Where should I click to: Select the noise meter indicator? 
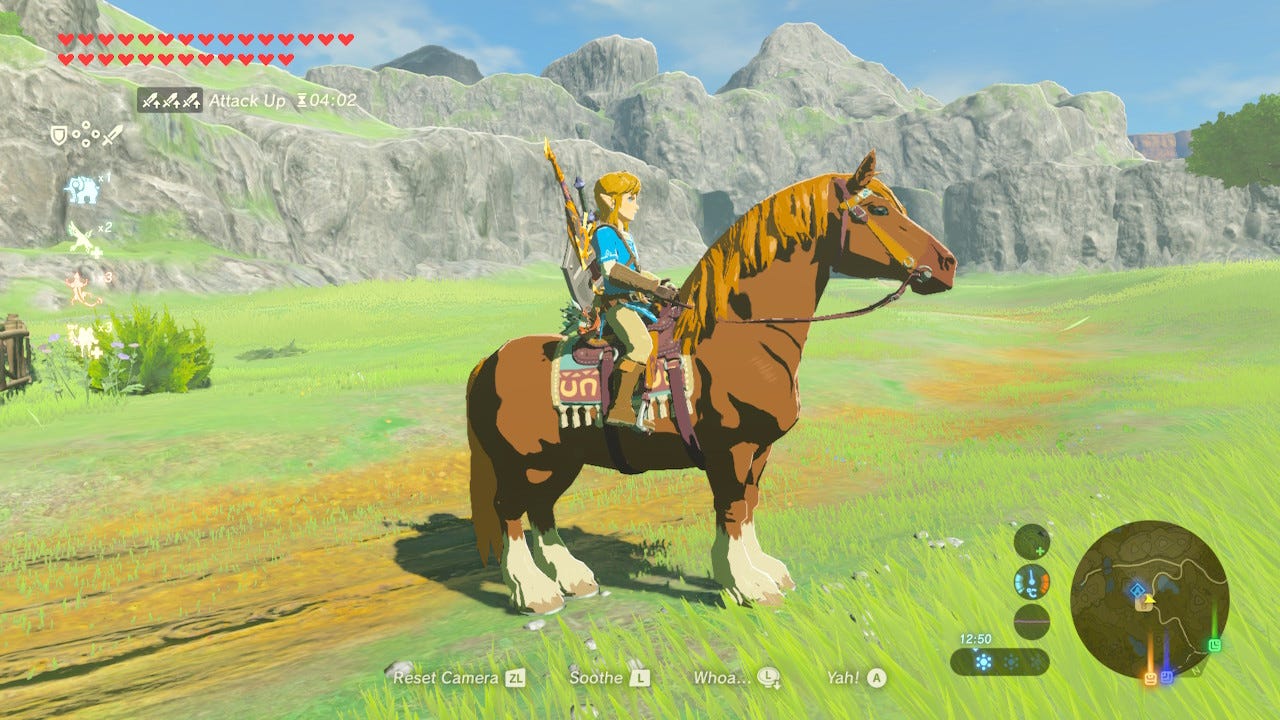(x=1030, y=622)
